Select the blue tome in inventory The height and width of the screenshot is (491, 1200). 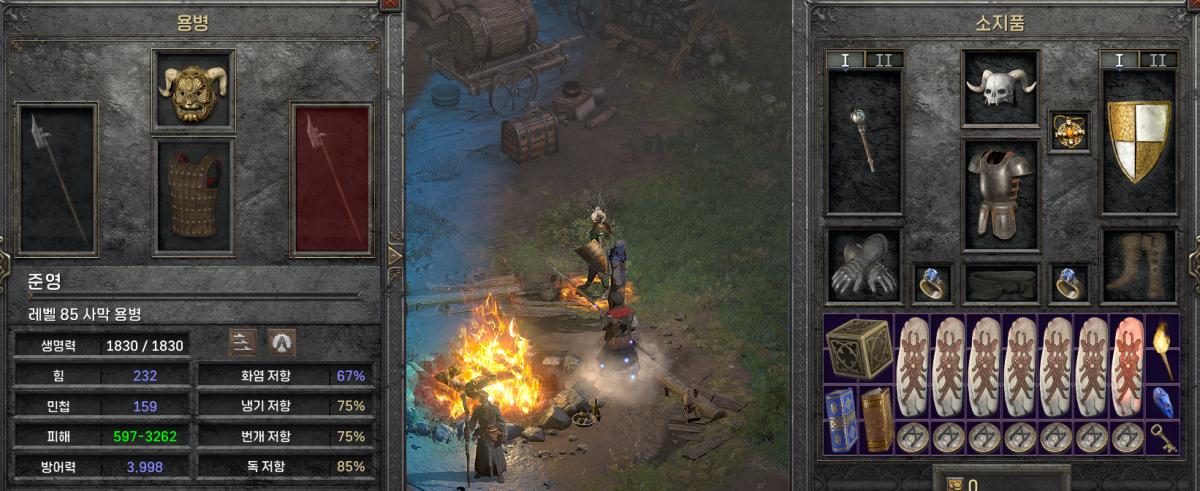click(x=841, y=418)
